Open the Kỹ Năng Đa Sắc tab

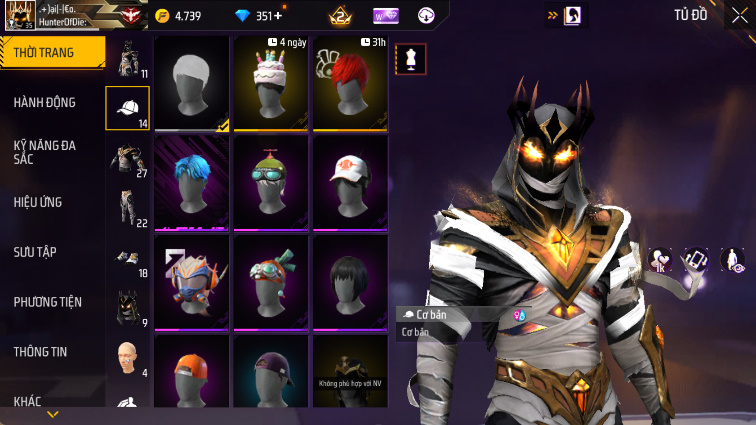[45, 152]
